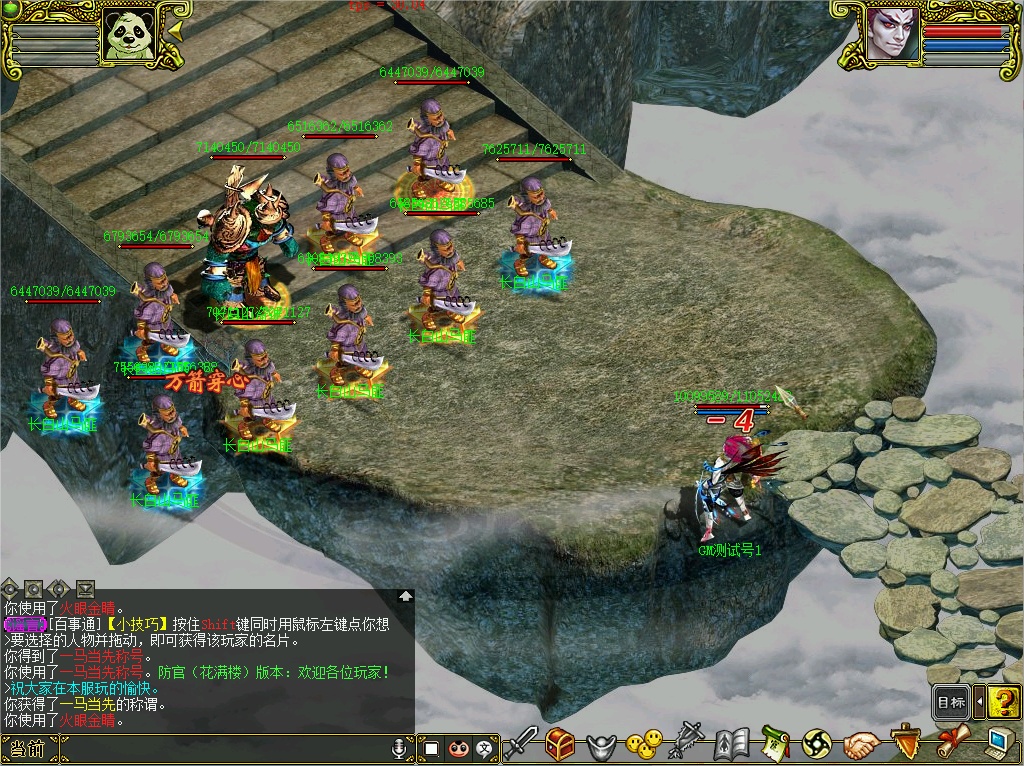Open the emoticon face button in chat bar
Viewport: 1024px width, 766px height.
[458, 748]
